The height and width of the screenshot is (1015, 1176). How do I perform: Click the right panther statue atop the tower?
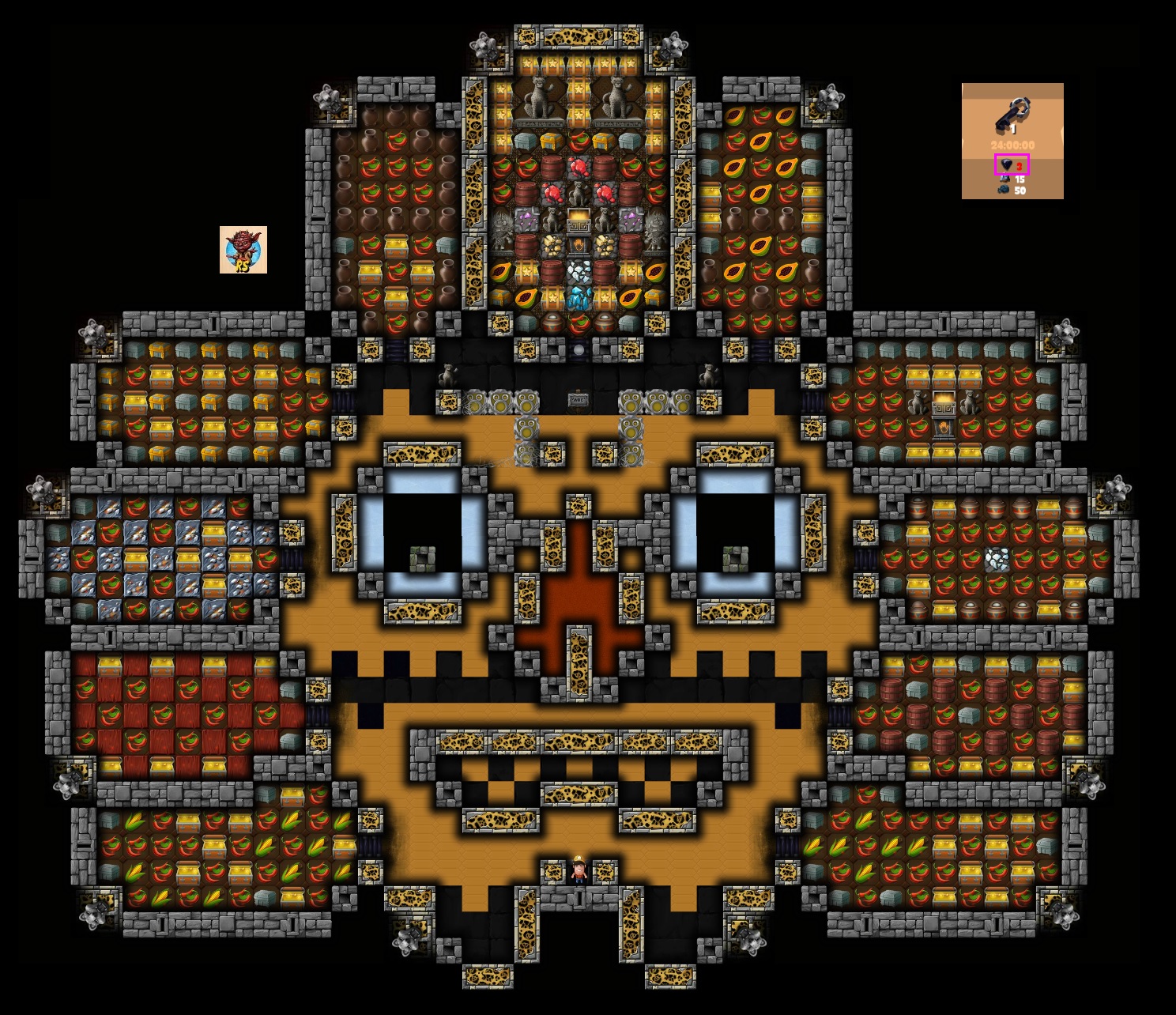[x=617, y=96]
